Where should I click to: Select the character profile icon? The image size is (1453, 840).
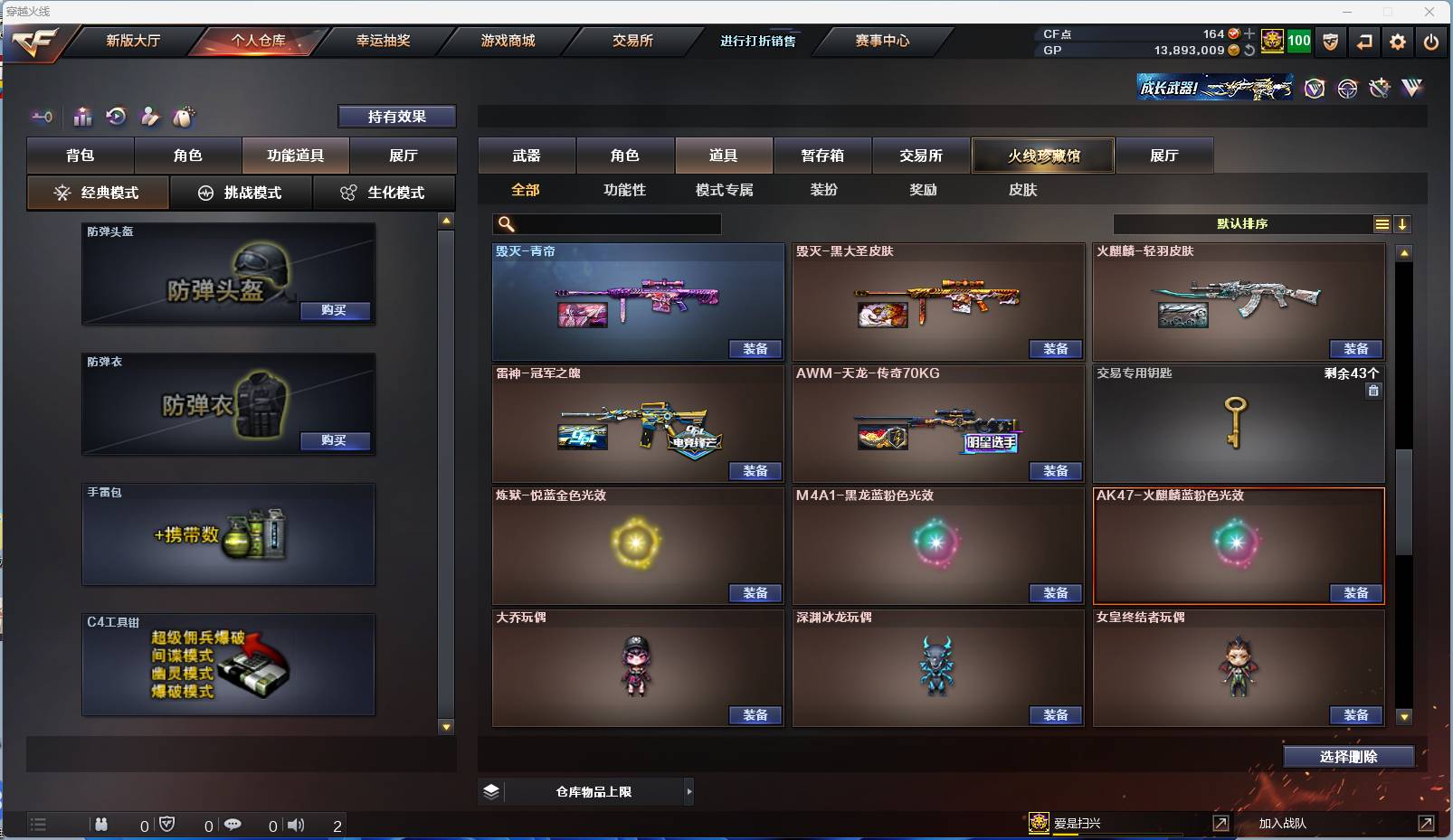coord(149,117)
